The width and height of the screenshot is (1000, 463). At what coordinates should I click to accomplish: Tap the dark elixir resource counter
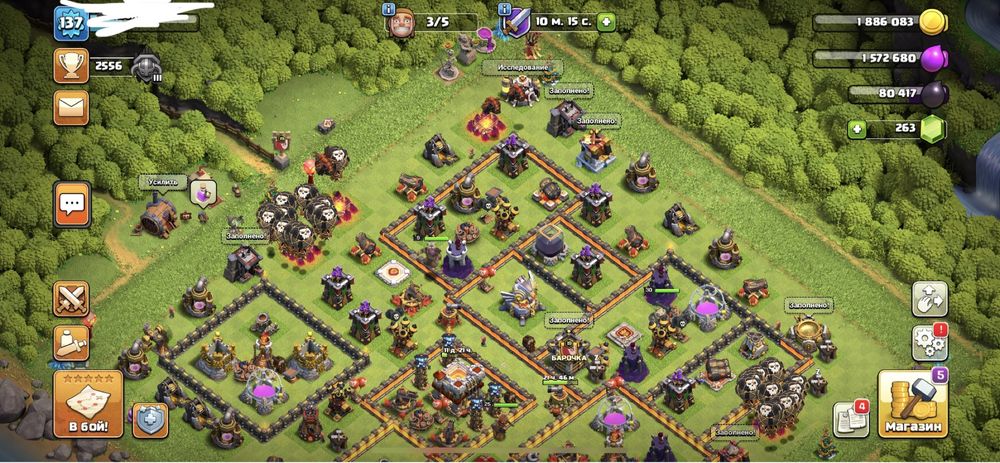click(x=932, y=94)
